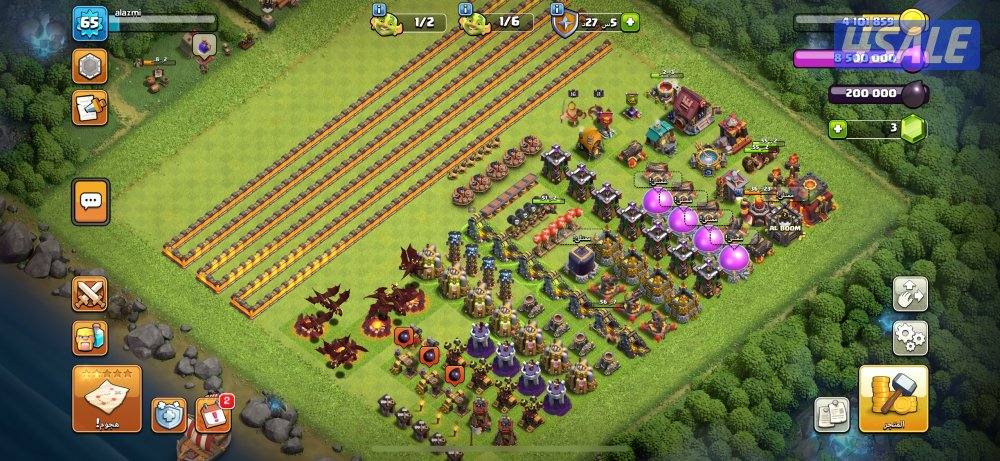Screen dimensions: 1000x461
Task: Open the blue shield trophy button
Action: click(168, 413)
